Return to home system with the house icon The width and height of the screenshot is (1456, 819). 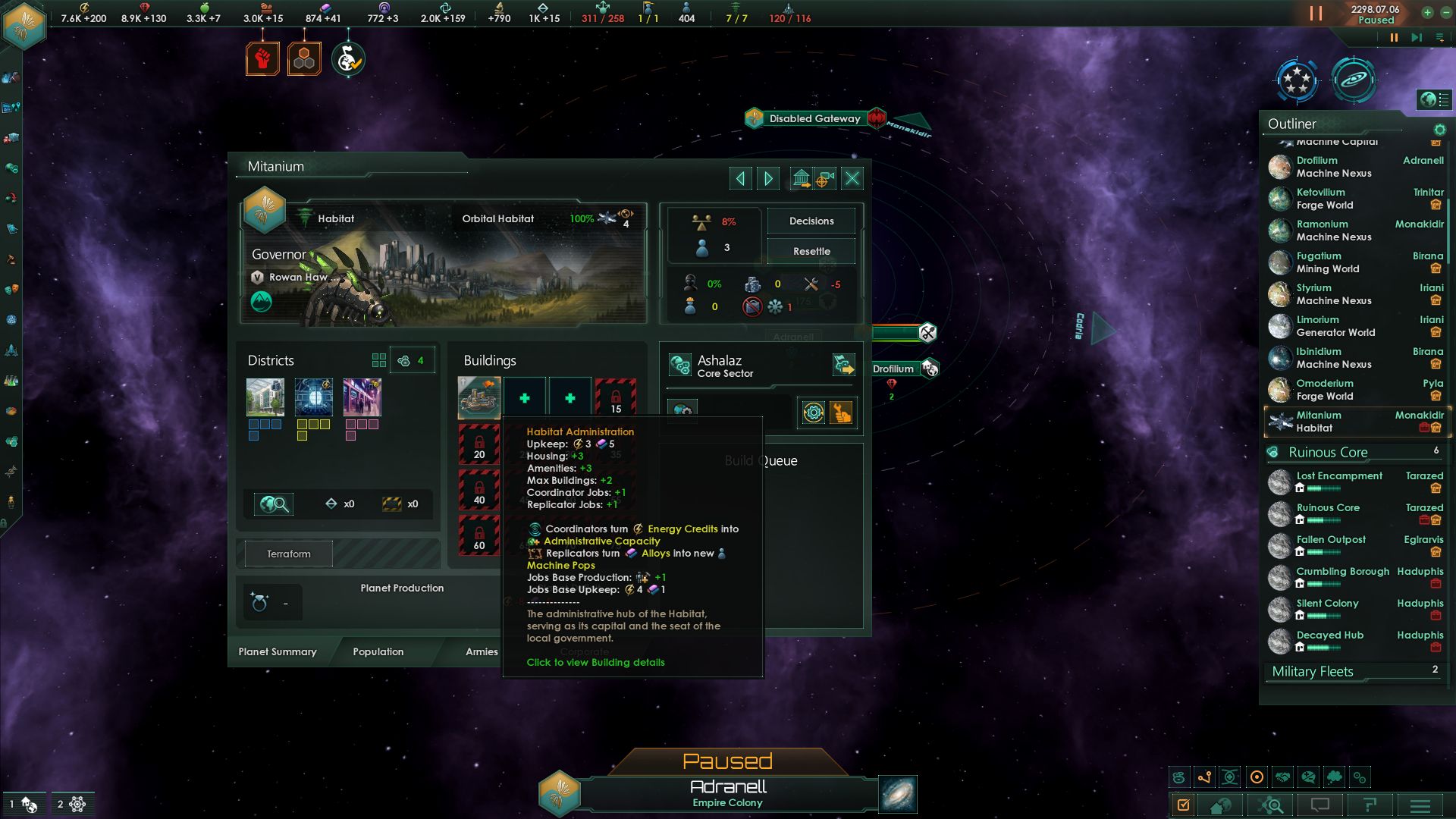click(1221, 805)
